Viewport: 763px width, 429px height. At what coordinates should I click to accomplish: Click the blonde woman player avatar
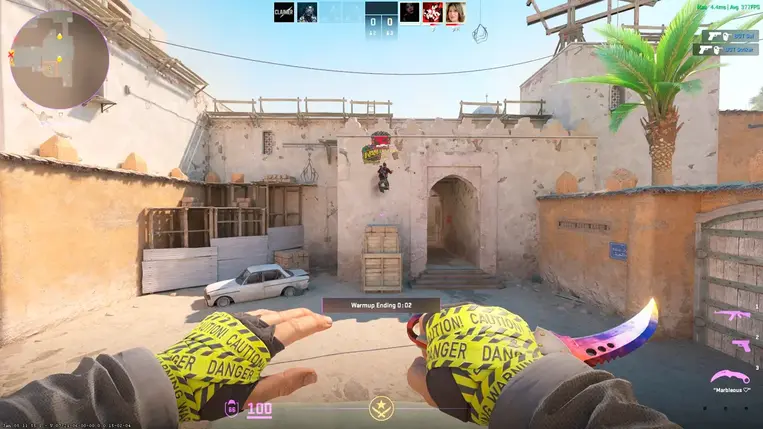[x=456, y=12]
